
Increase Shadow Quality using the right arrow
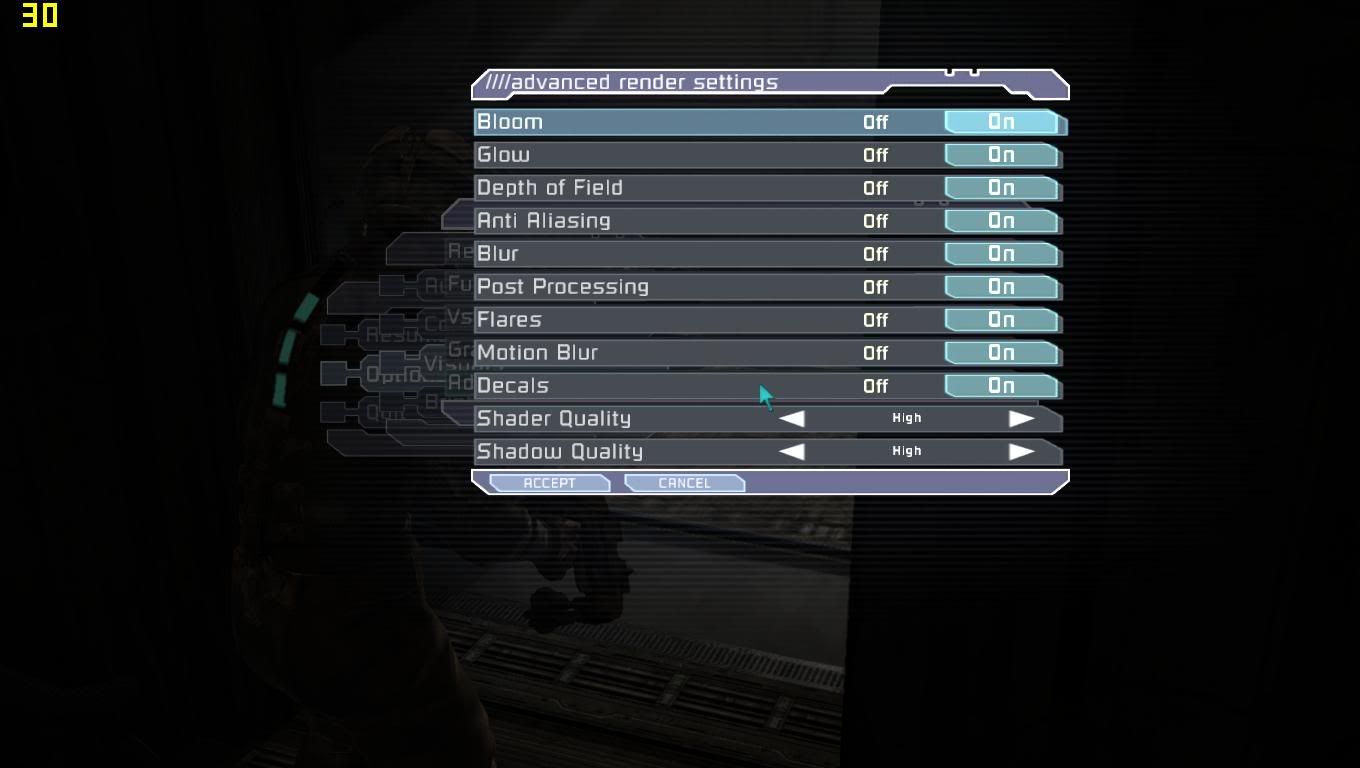(1023, 451)
